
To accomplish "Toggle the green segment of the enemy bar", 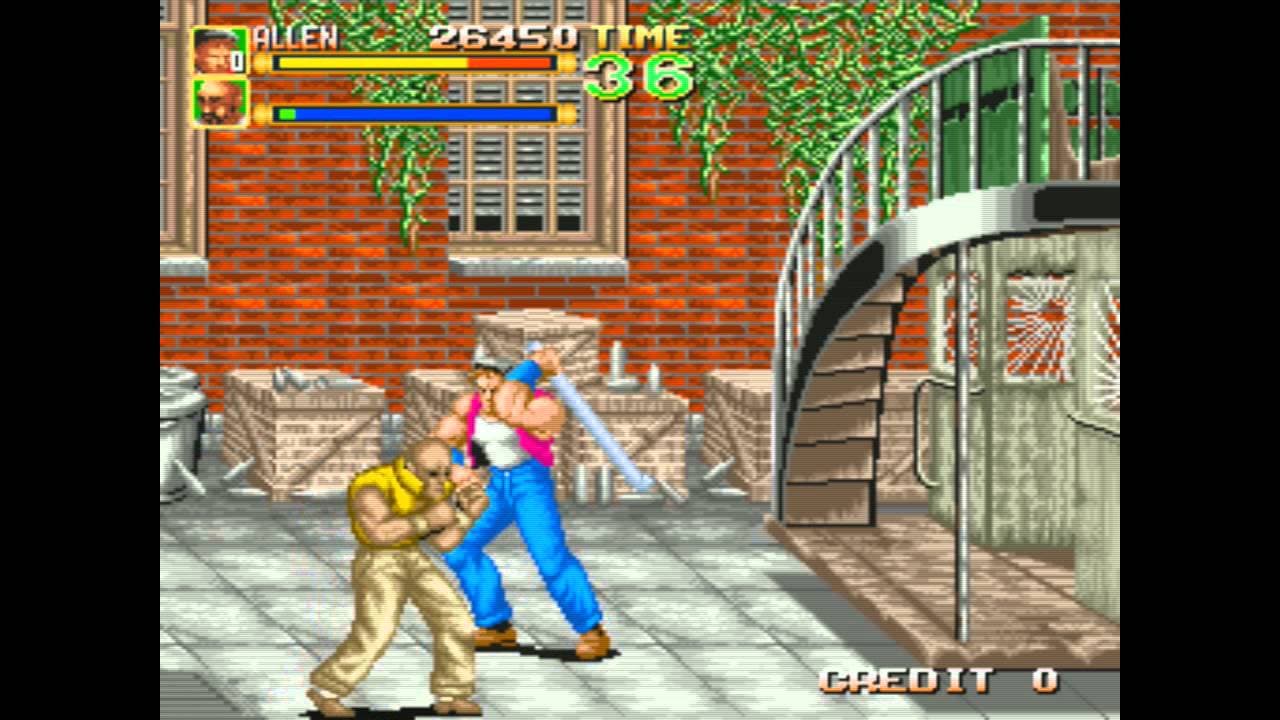I will 285,113.
